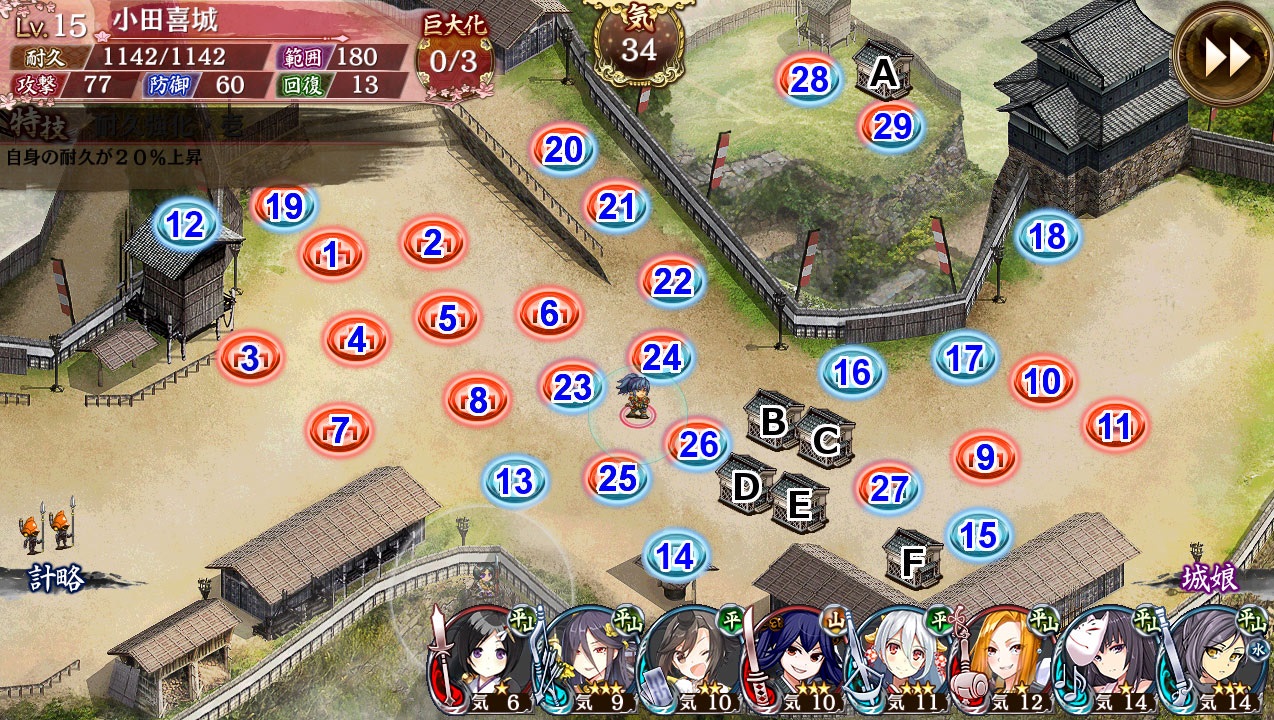Select red placement spot number 1
Viewport: 1274px width, 720px height.
[x=331, y=256]
